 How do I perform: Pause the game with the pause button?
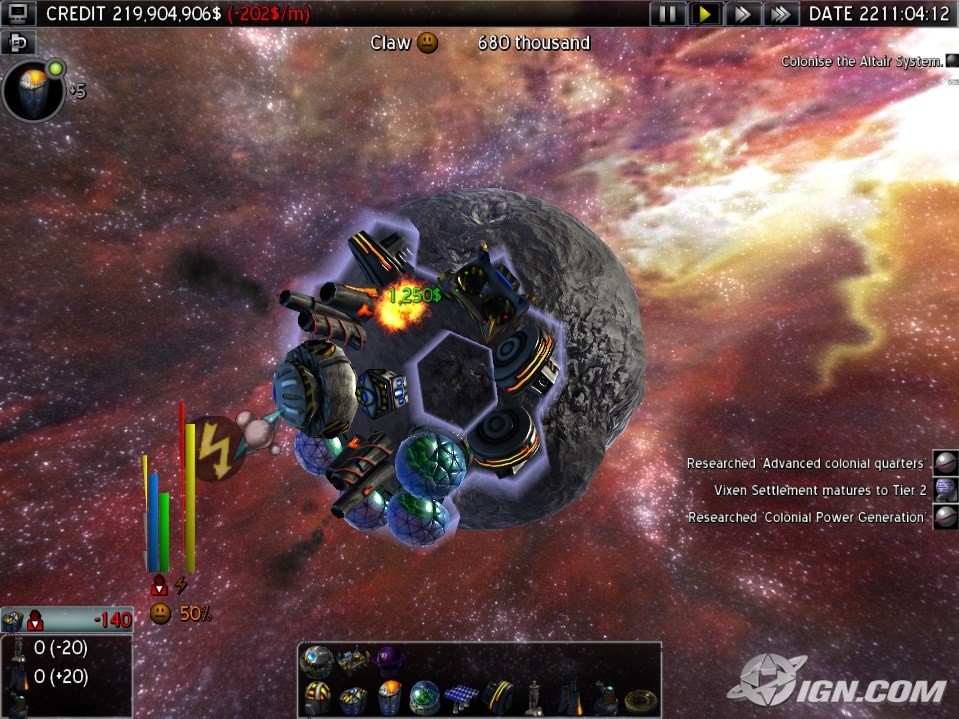click(x=669, y=14)
